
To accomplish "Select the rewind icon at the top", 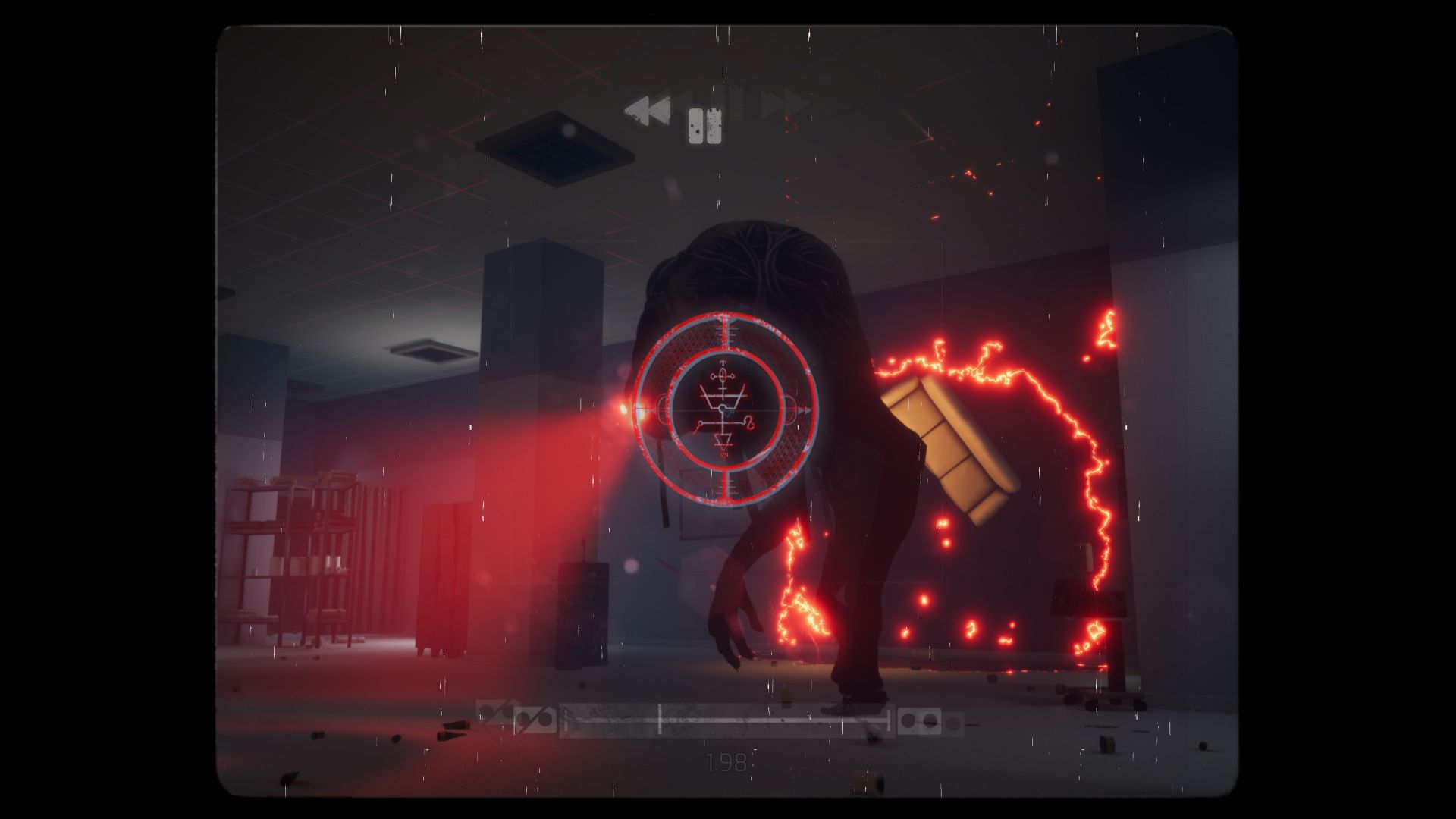I will [x=648, y=111].
